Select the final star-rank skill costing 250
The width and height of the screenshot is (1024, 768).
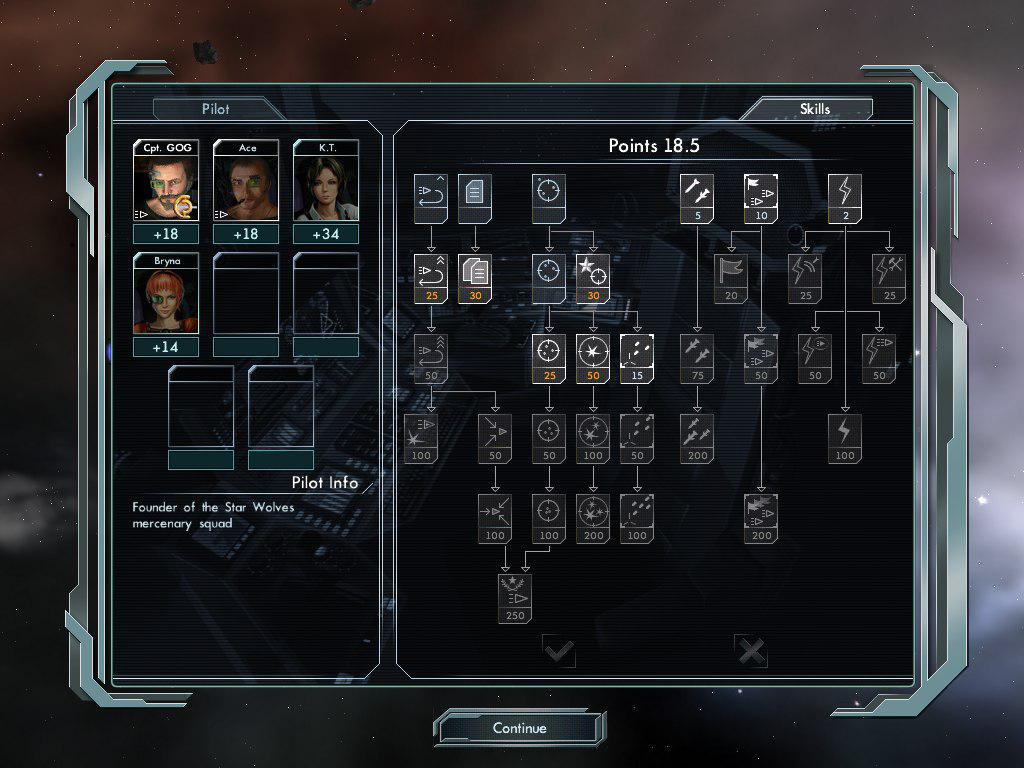(x=515, y=597)
